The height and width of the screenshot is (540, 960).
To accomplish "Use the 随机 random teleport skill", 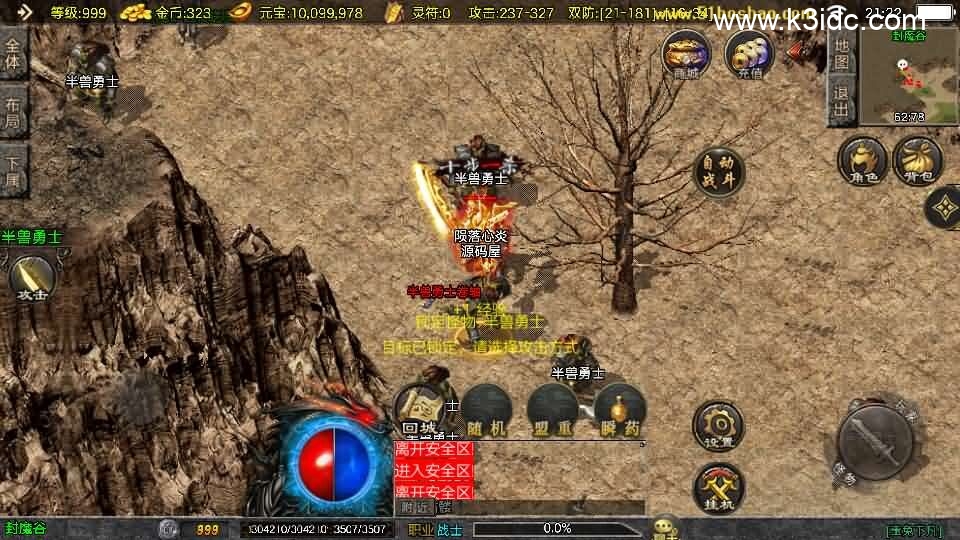I will point(486,410).
